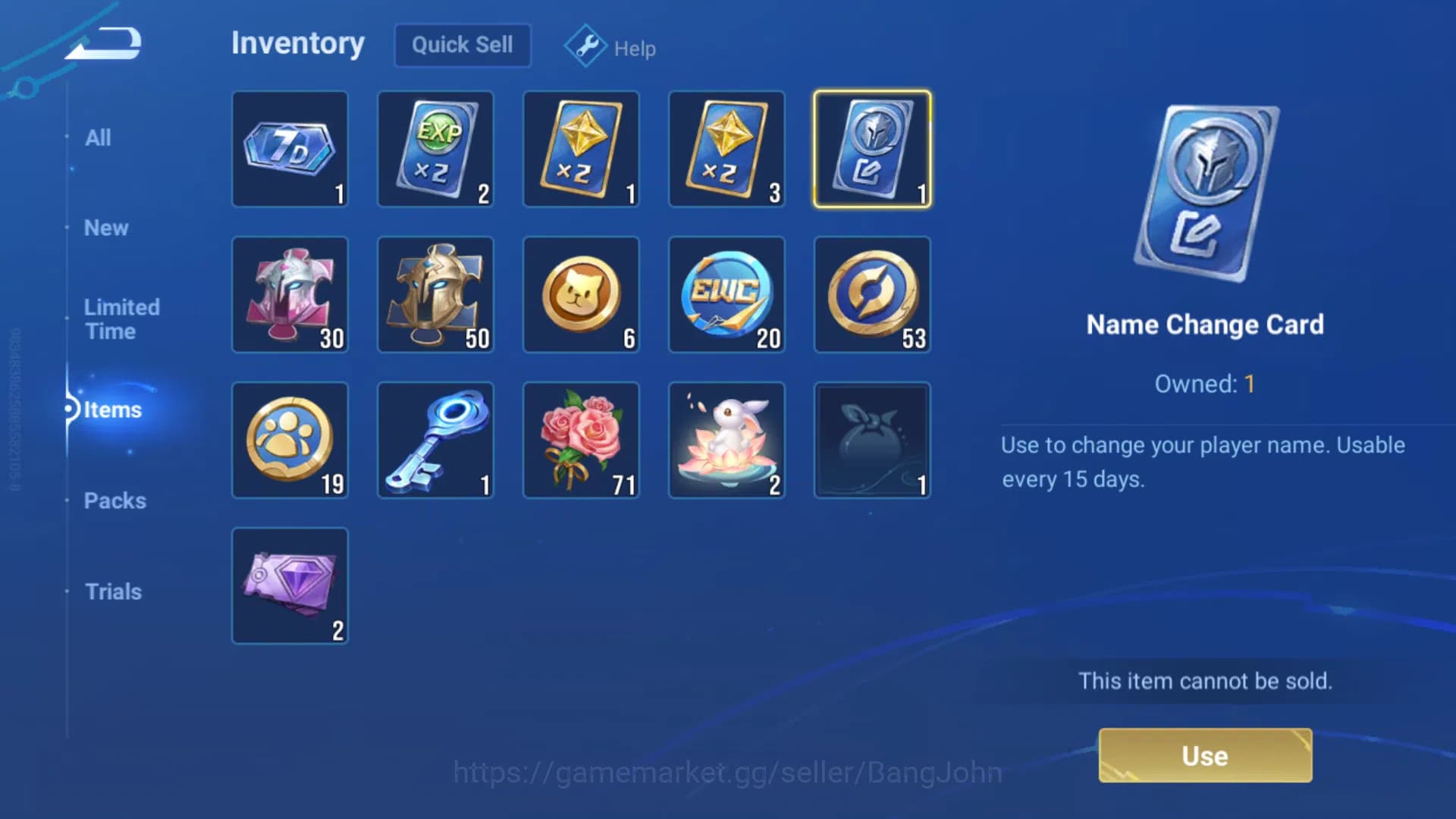Switch to the Packs tab
The image size is (1456, 819).
coord(115,500)
